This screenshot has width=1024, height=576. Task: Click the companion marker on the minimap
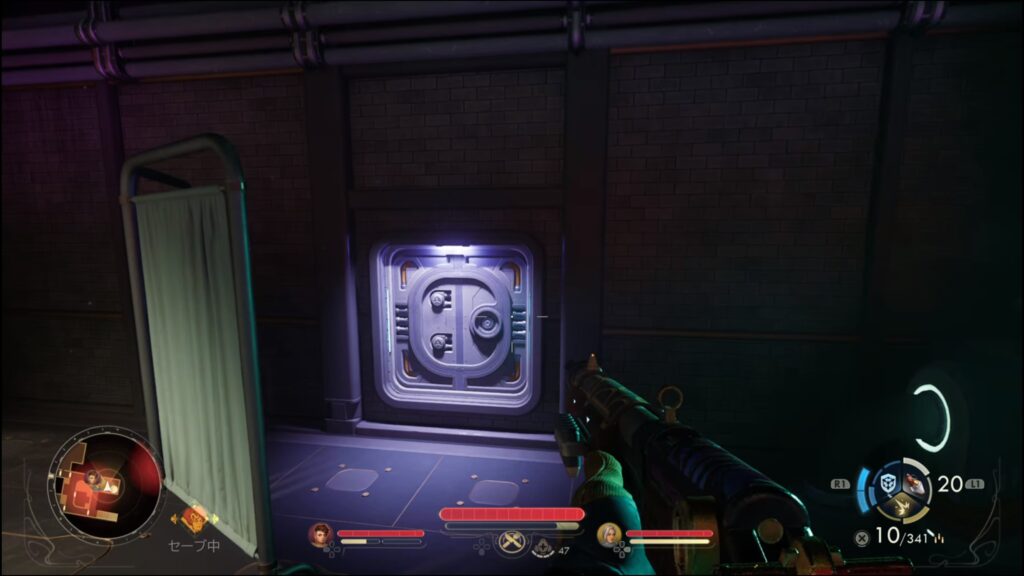93,478
